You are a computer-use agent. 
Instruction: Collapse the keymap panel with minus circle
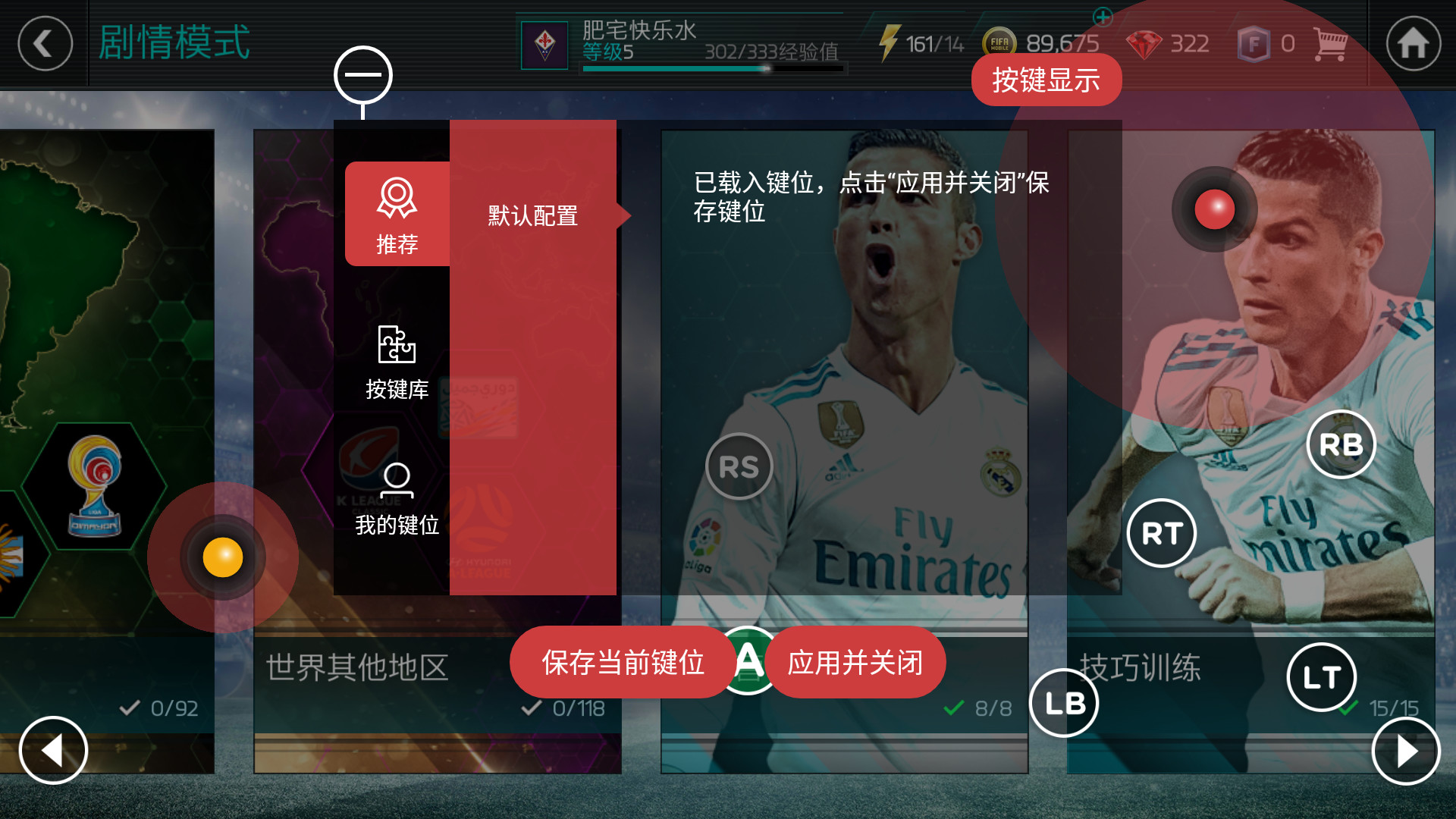coord(364,74)
